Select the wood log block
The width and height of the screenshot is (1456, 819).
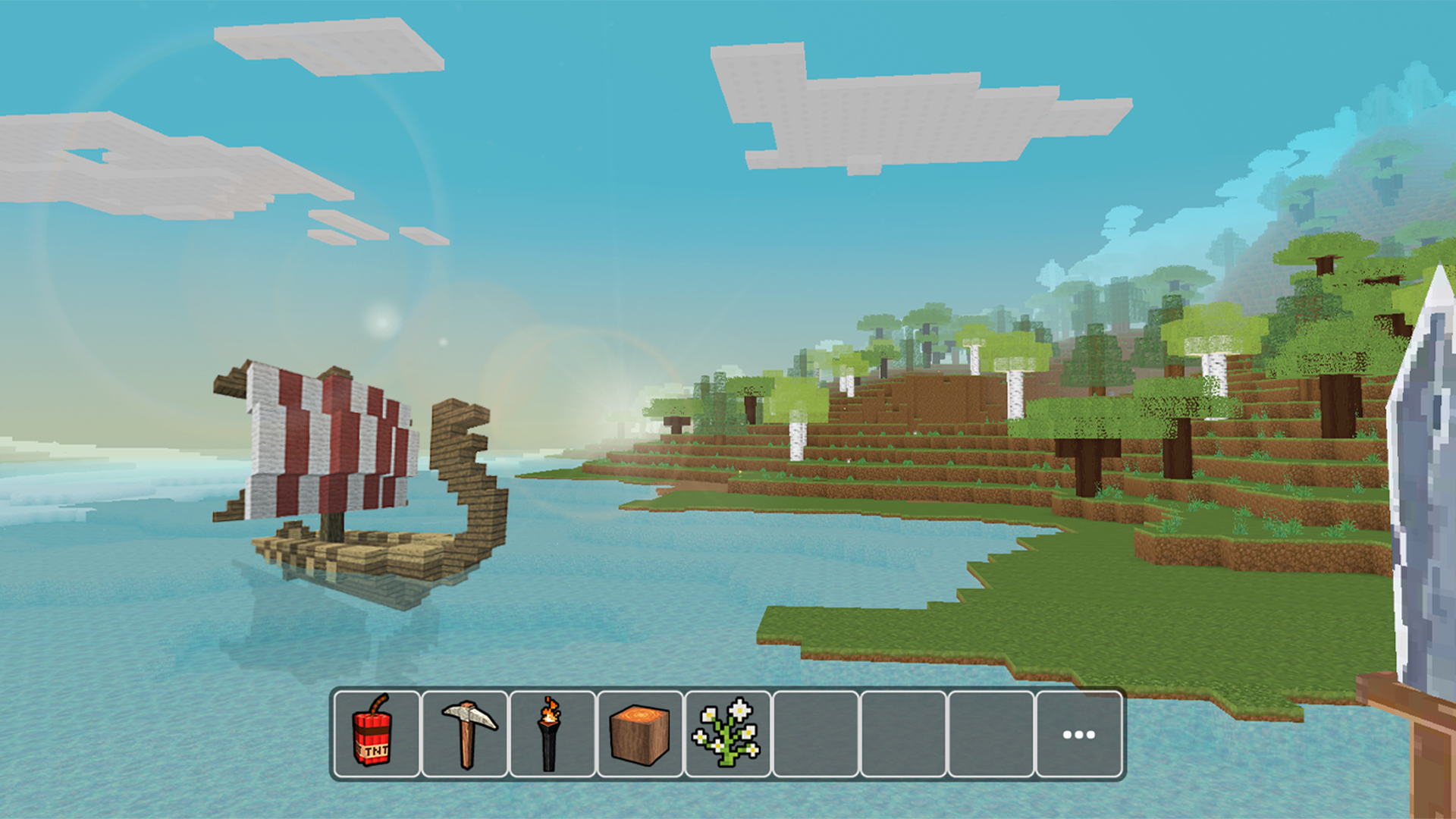click(639, 732)
